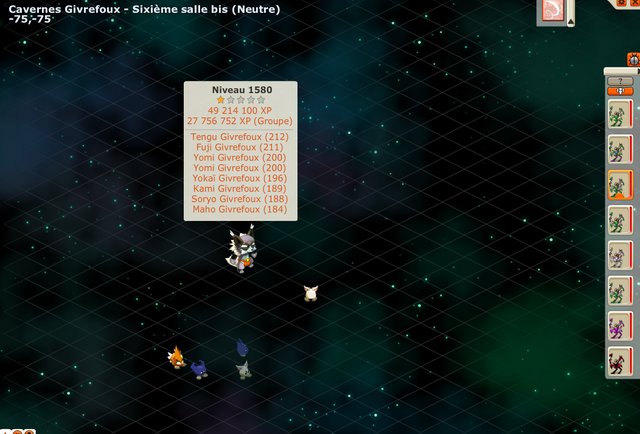The height and width of the screenshot is (434, 640).
Task: Click the question mark button above the party list
Action: click(x=620, y=80)
